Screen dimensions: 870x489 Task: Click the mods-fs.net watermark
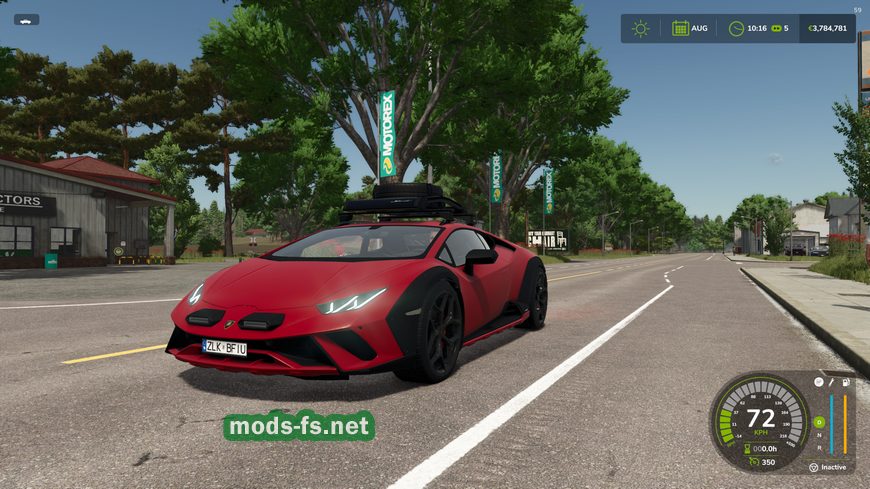[299, 427]
